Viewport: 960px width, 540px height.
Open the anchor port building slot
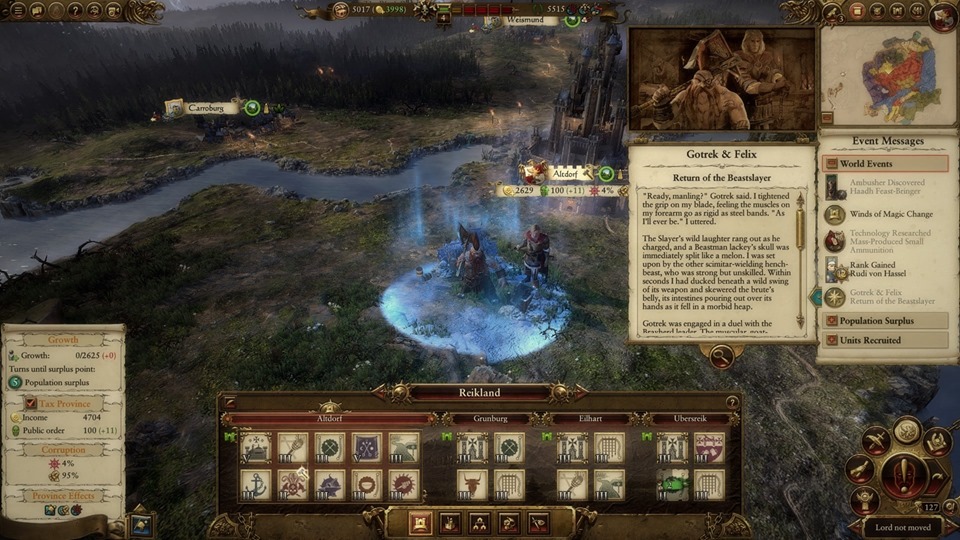[x=256, y=484]
